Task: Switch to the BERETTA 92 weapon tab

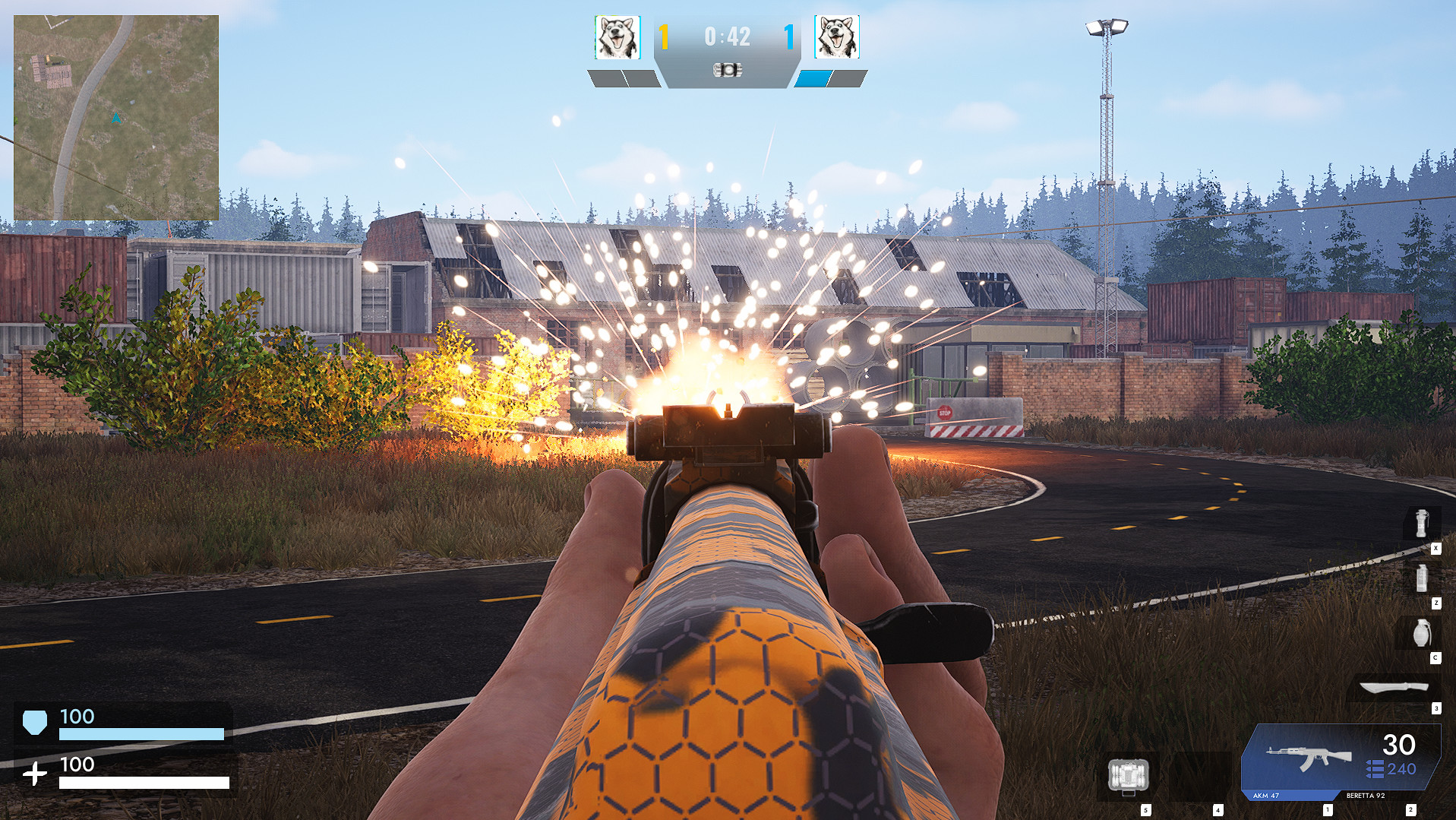Action: [x=1366, y=795]
